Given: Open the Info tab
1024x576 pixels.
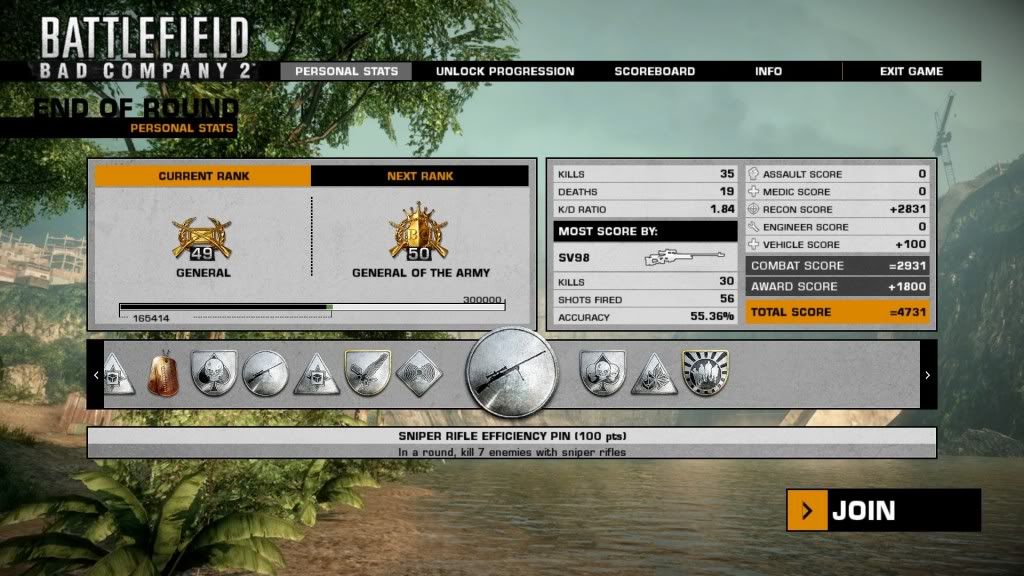Looking at the screenshot, I should [768, 71].
